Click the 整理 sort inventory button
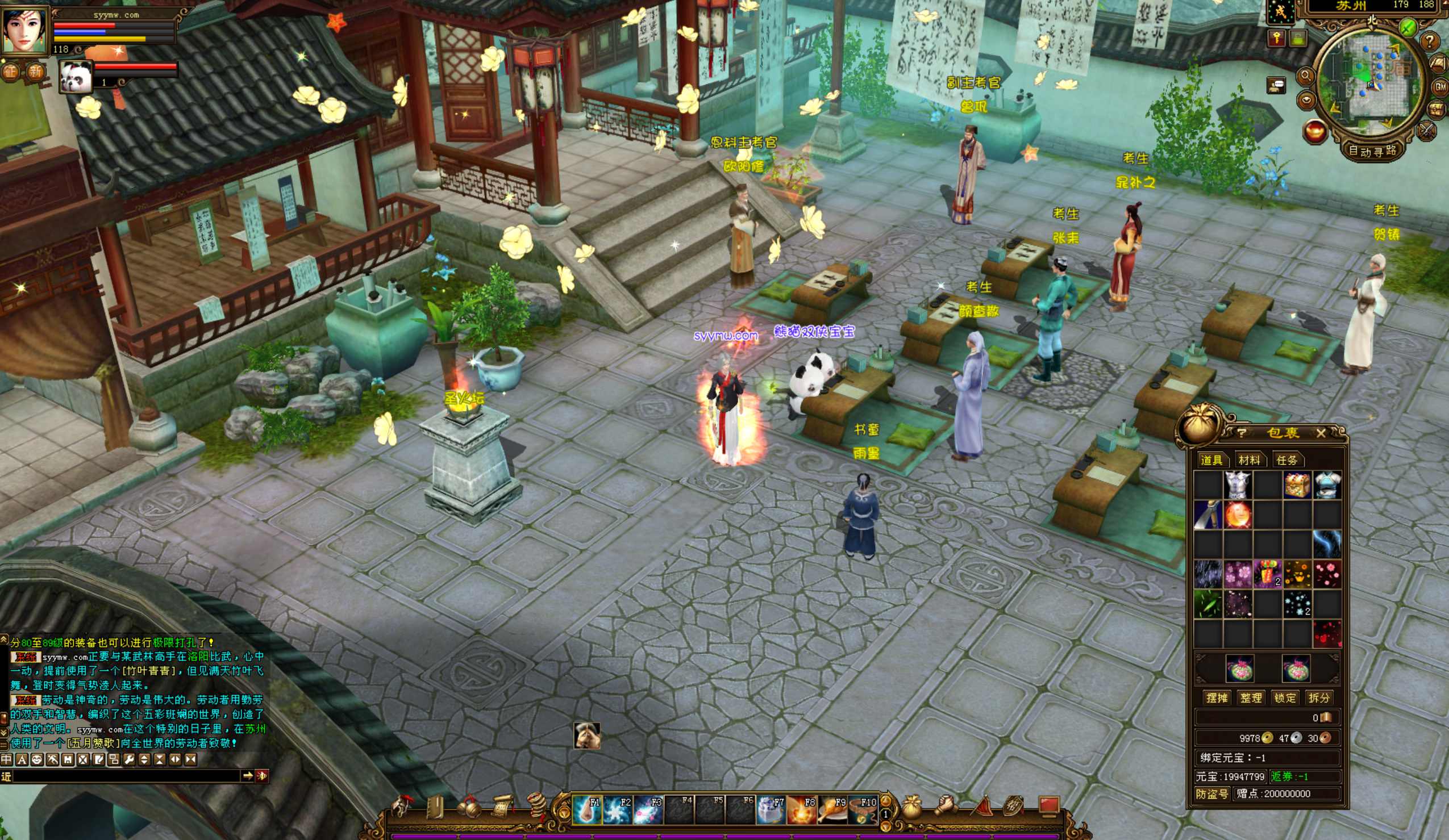The height and width of the screenshot is (840, 1449). (1251, 697)
